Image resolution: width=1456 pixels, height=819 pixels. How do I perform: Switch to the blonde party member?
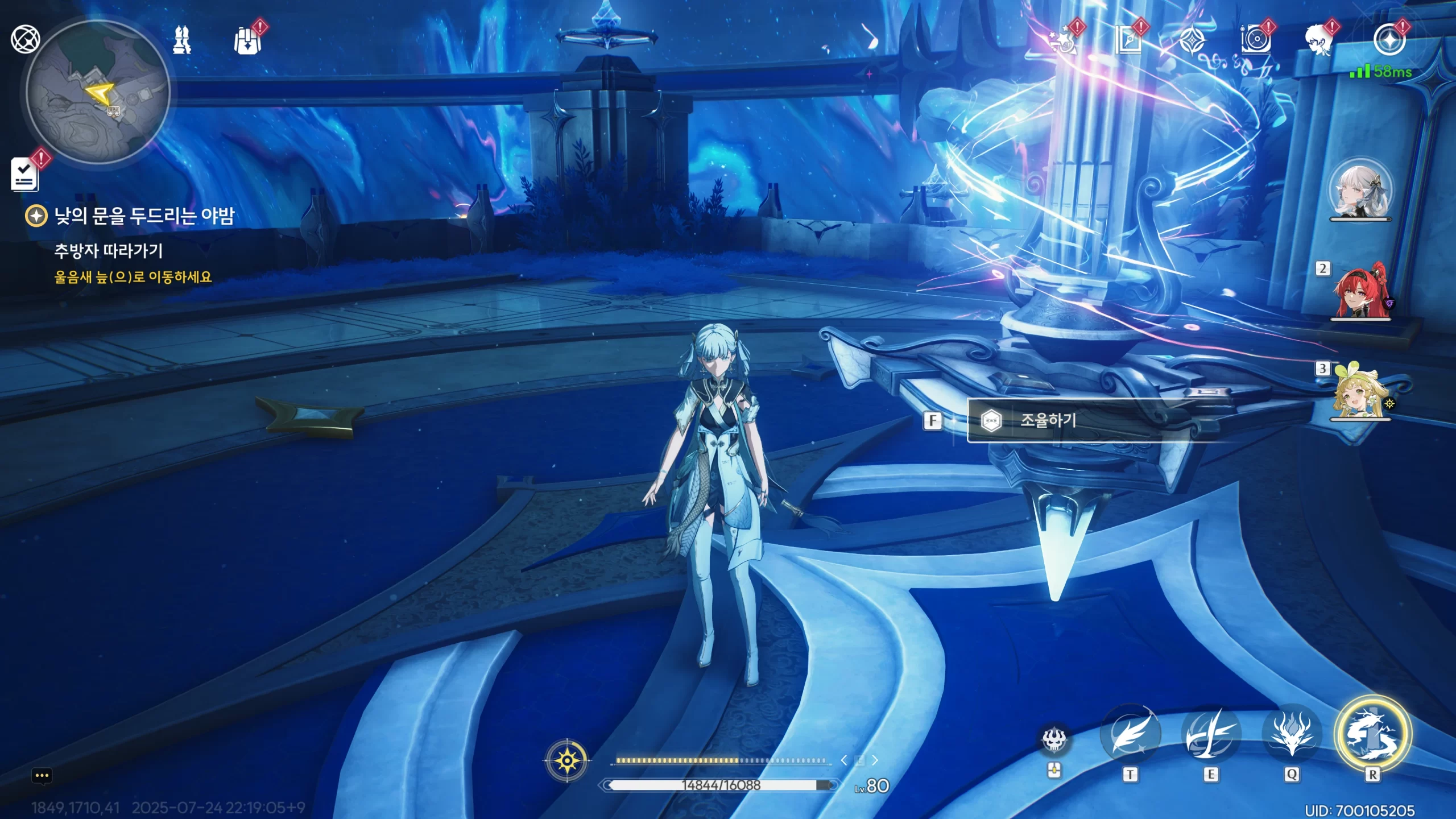(1360, 391)
